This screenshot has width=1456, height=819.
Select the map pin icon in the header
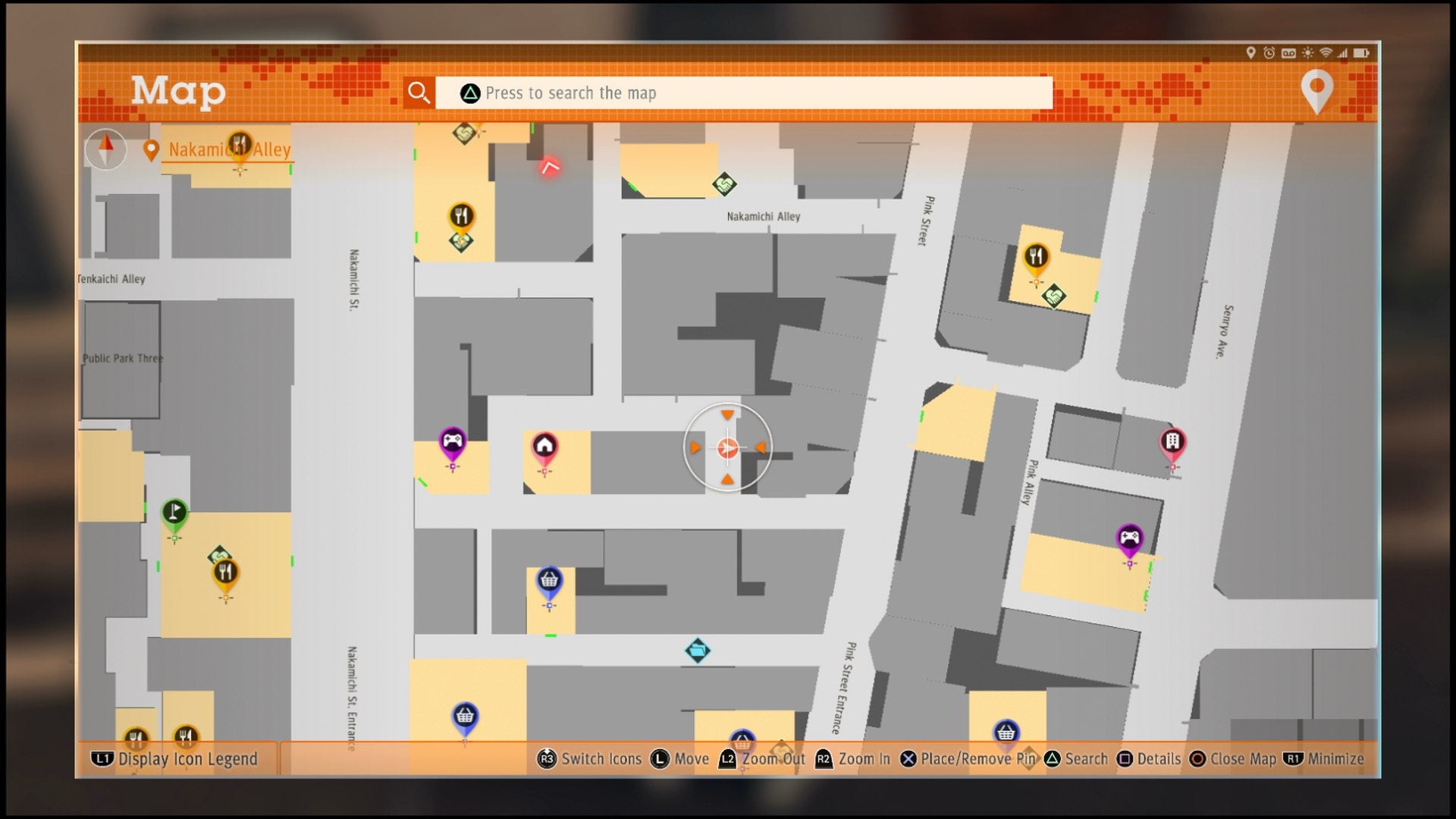(1317, 93)
